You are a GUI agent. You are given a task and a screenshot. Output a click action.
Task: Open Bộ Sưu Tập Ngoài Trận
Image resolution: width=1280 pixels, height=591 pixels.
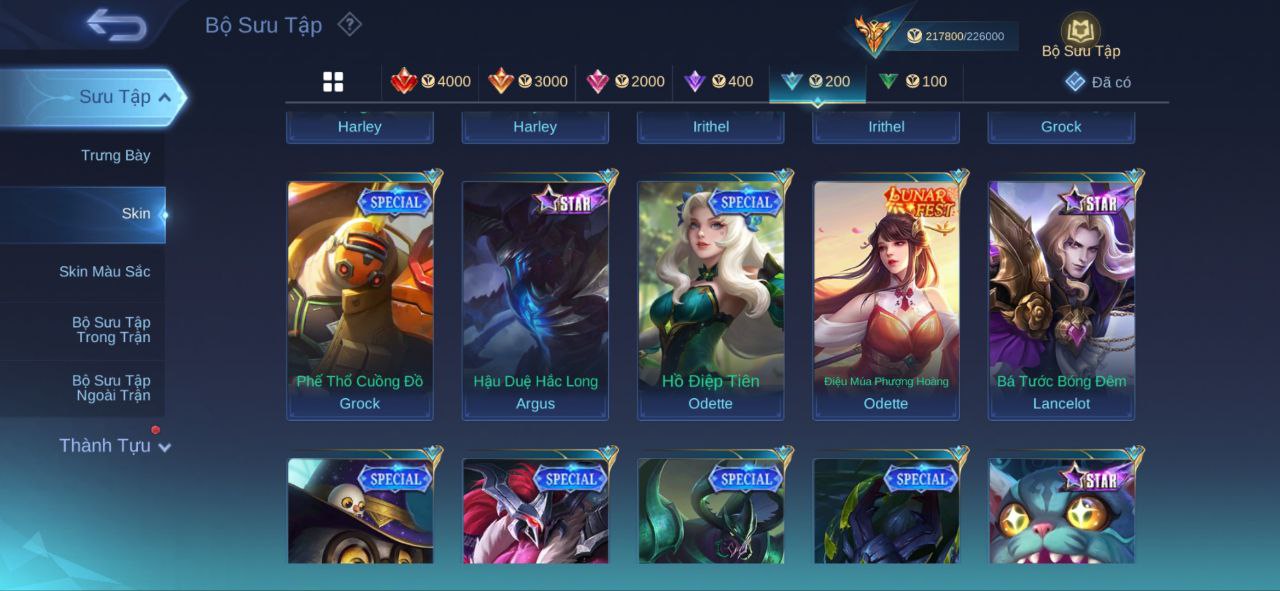(x=110, y=388)
